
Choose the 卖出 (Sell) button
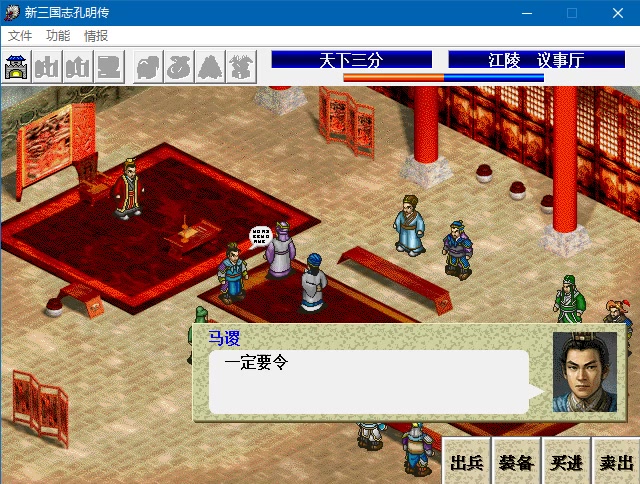point(615,462)
